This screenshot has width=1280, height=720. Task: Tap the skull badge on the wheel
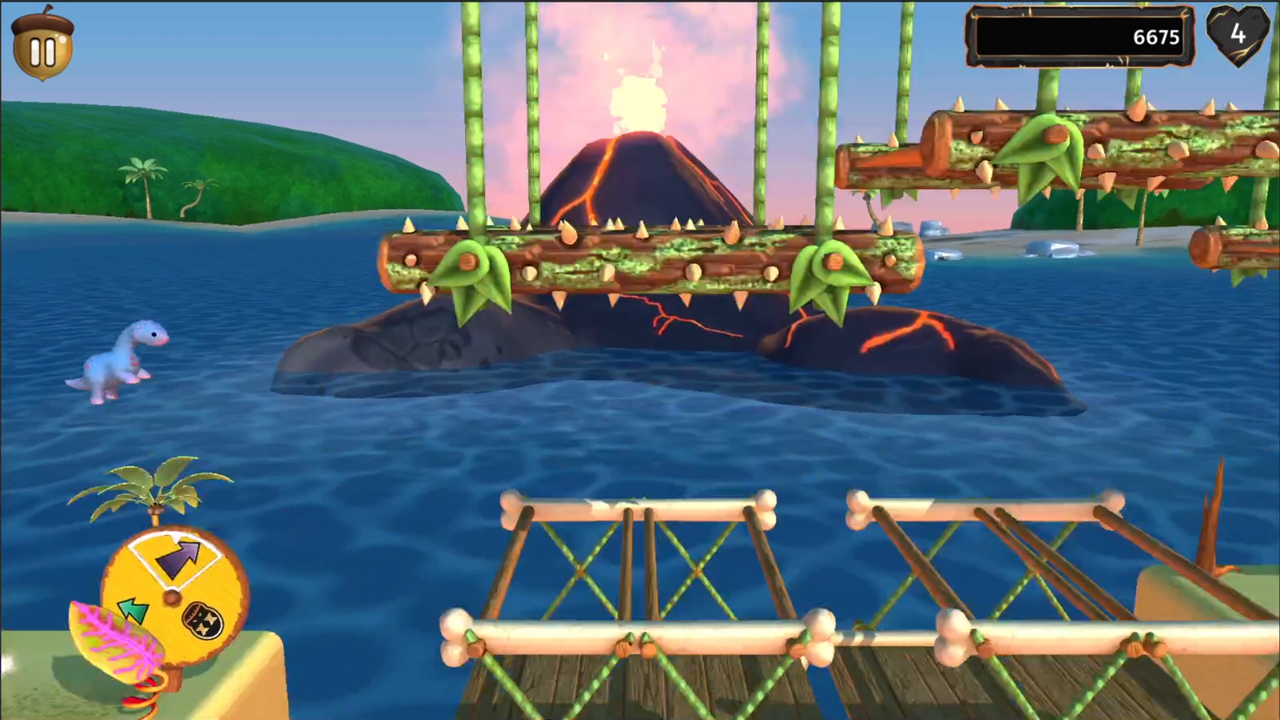[x=203, y=619]
